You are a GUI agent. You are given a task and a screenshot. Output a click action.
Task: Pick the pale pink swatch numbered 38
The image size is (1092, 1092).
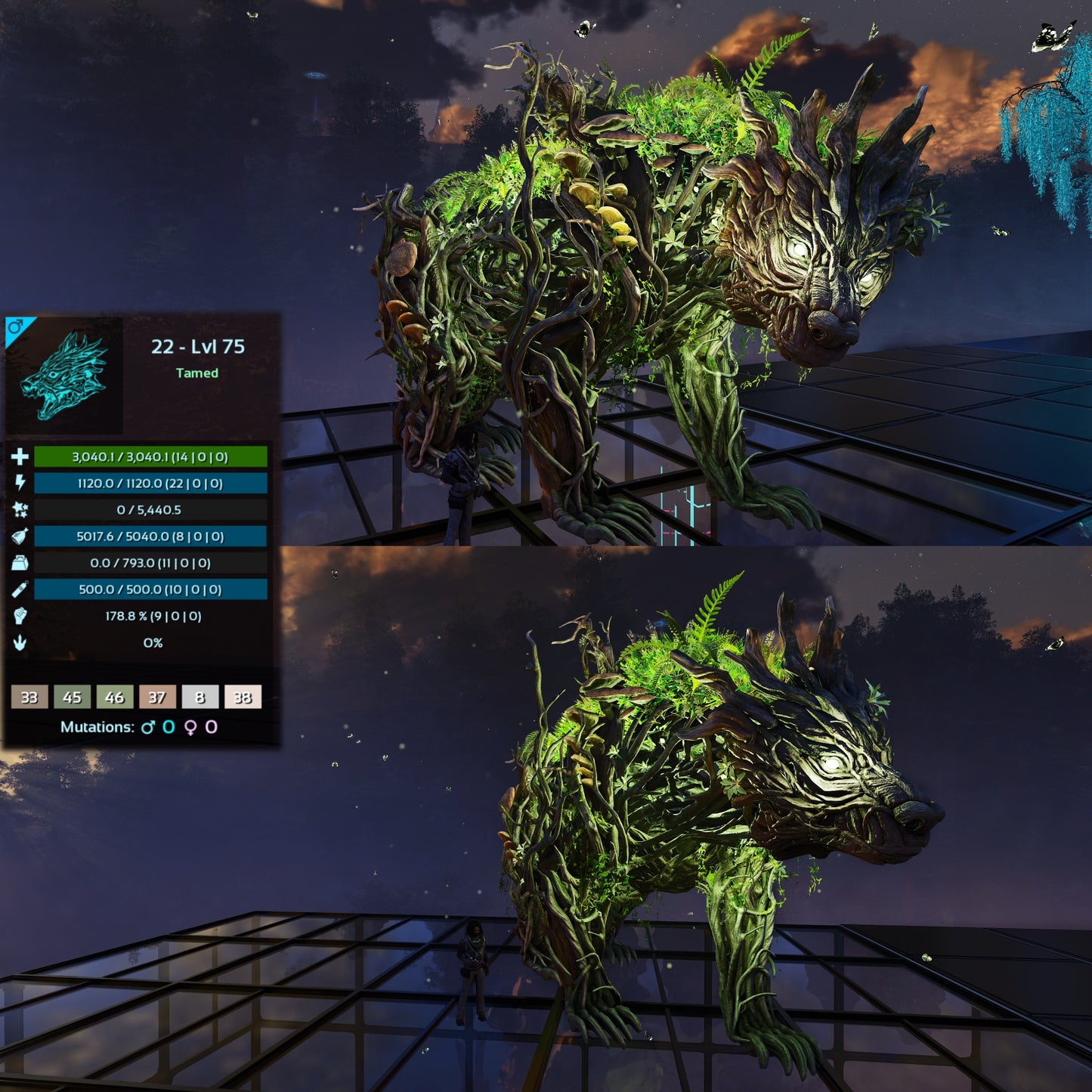[243, 697]
